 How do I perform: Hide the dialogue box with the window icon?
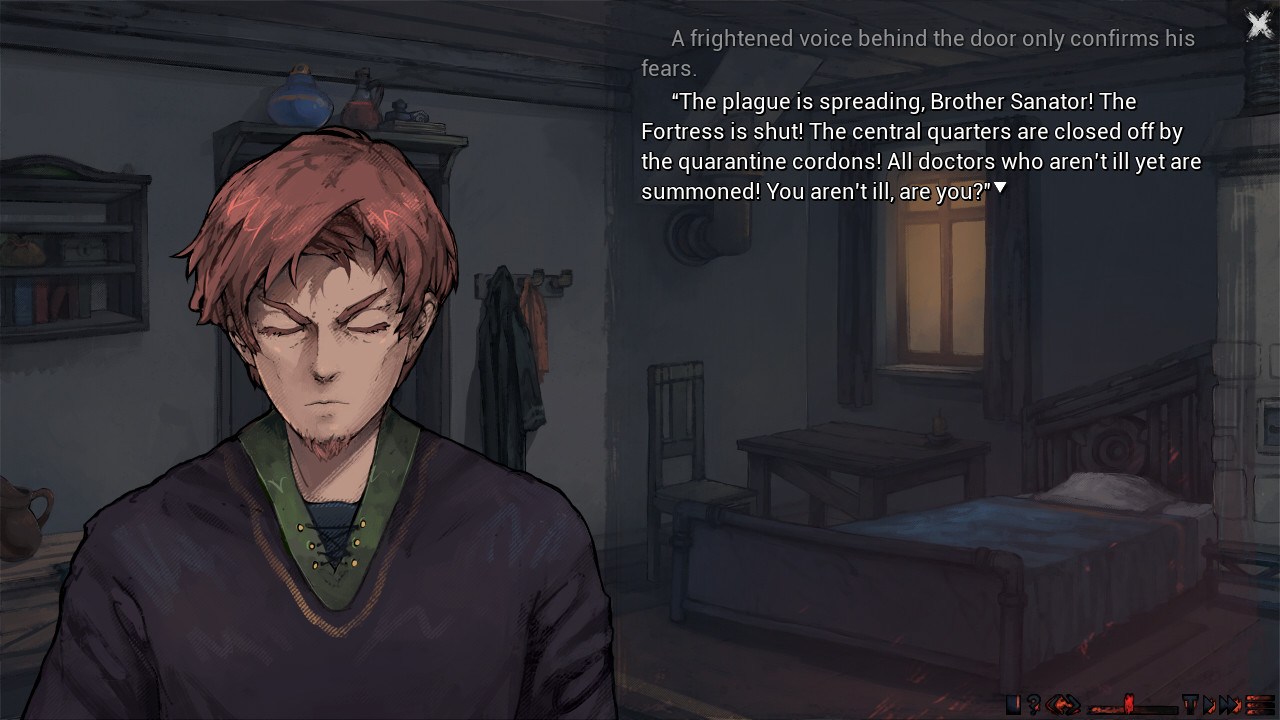1012,703
